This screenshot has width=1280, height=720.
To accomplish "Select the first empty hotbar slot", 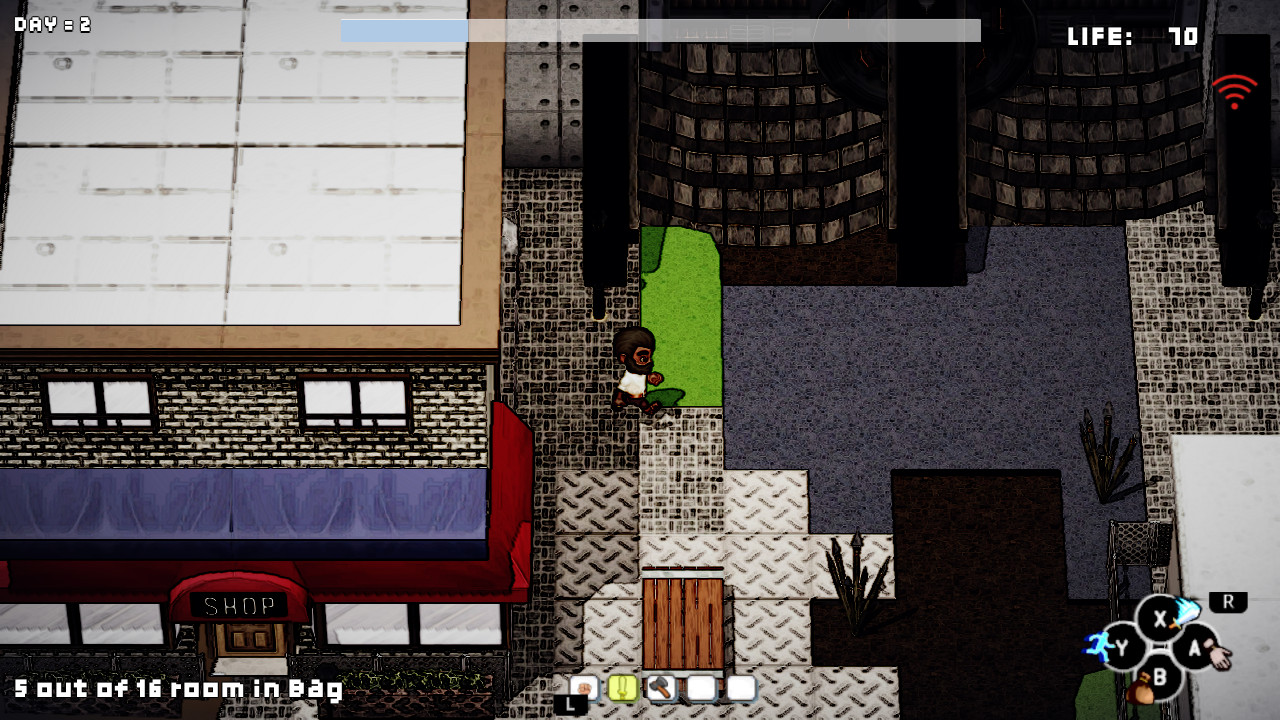I will tap(700, 688).
